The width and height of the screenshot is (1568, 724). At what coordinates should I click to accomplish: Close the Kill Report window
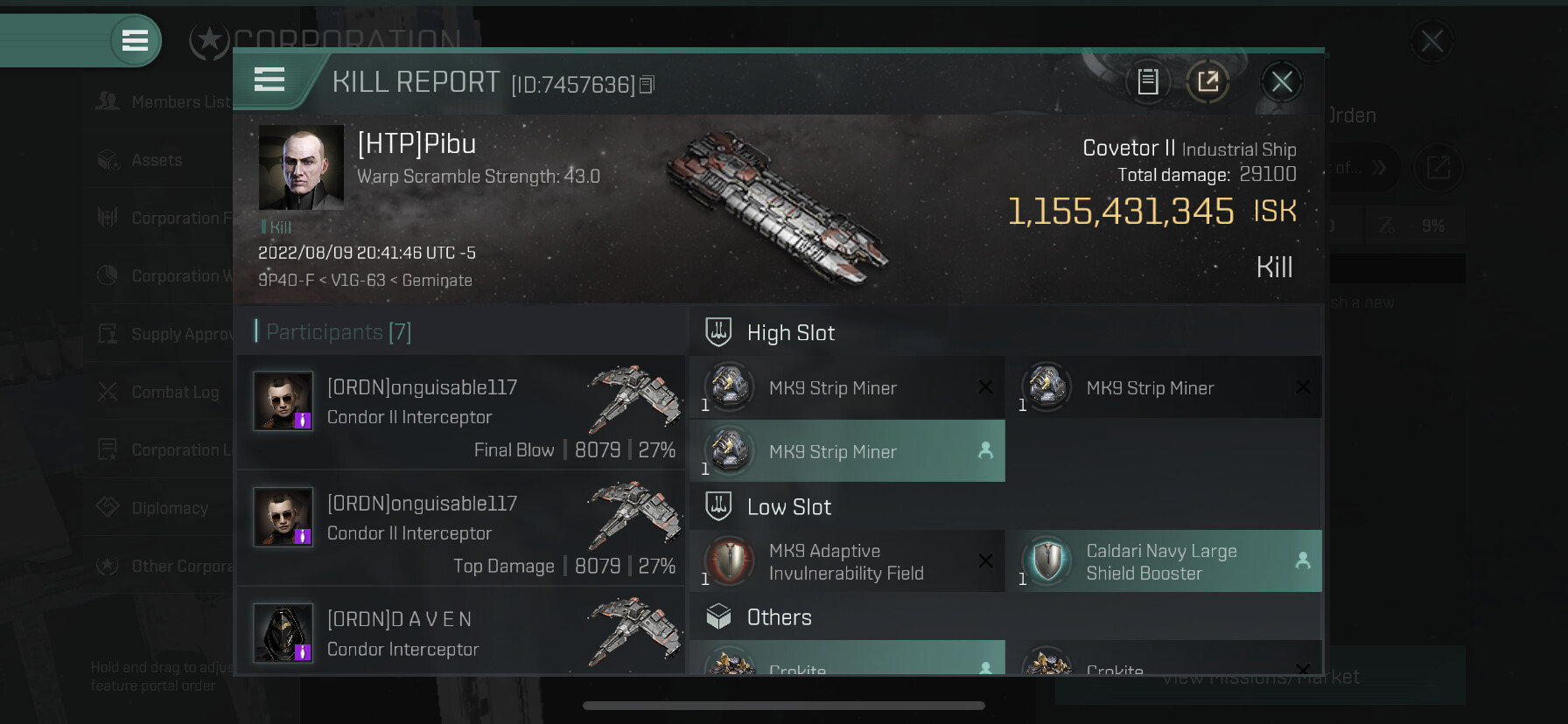coord(1282,82)
